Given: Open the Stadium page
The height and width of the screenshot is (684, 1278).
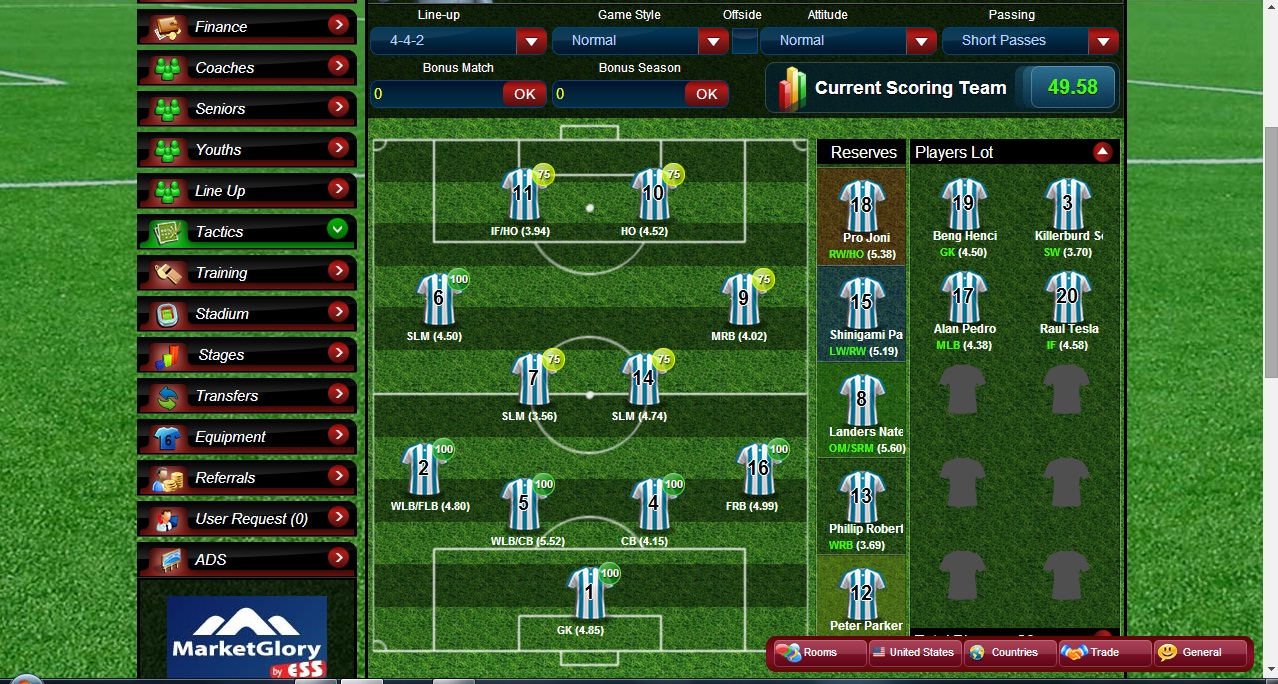Looking at the screenshot, I should [x=246, y=314].
